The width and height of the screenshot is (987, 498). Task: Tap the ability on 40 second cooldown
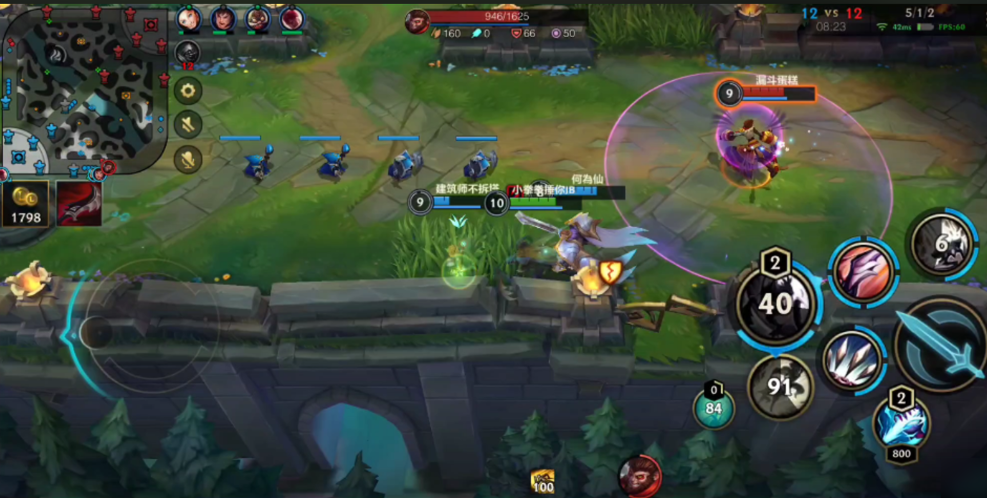pyautogui.click(x=776, y=303)
